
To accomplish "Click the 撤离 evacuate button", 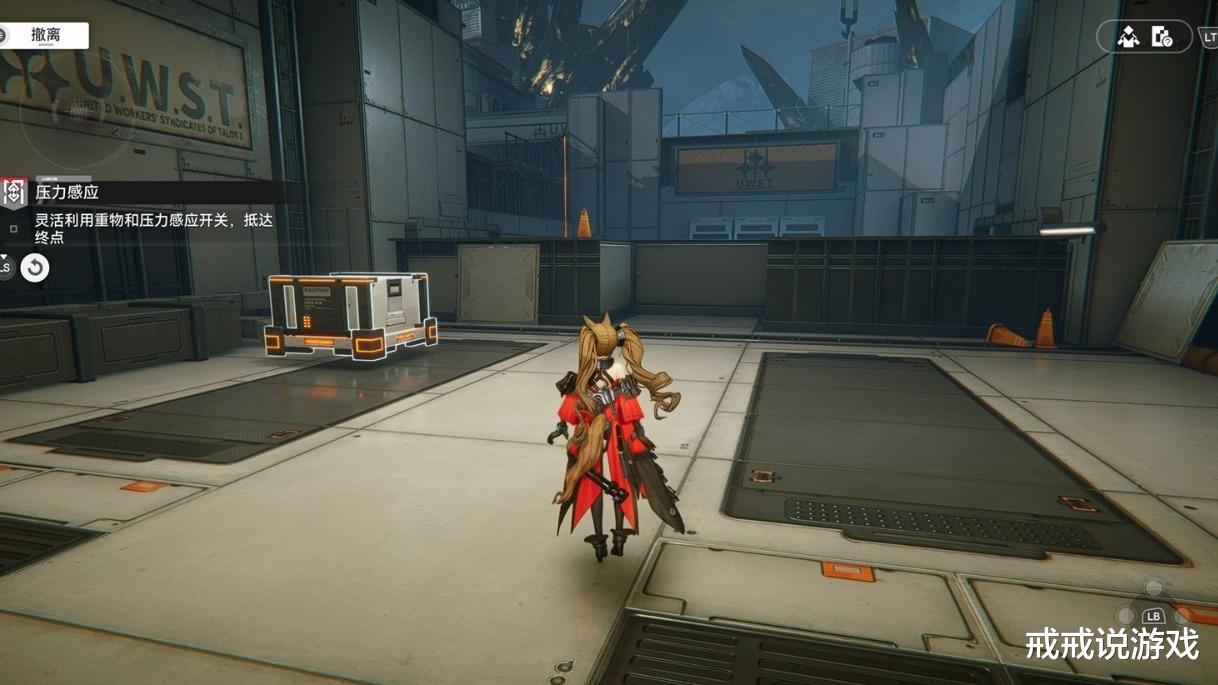I will (x=46, y=35).
